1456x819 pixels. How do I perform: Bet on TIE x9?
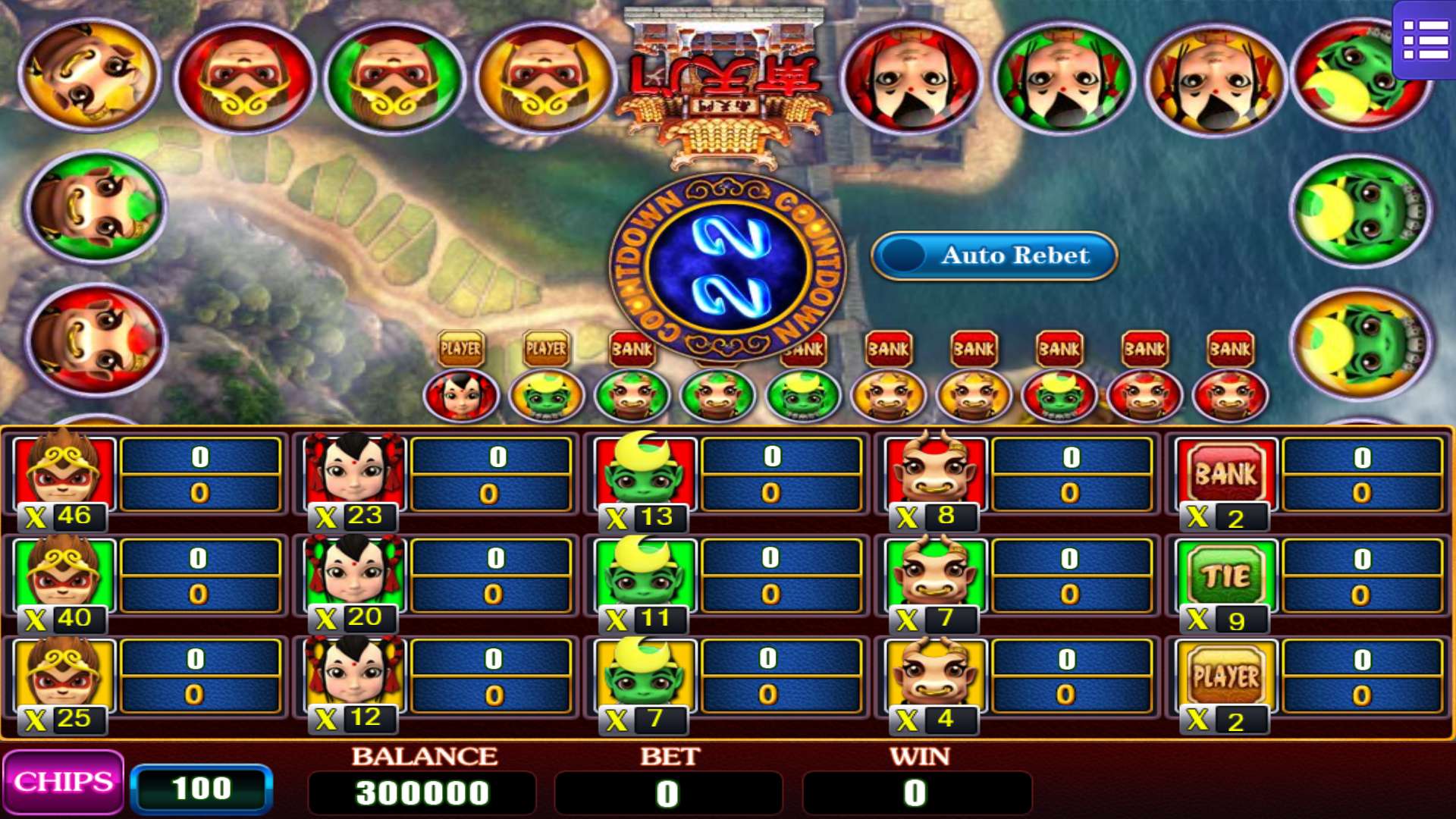[1226, 576]
